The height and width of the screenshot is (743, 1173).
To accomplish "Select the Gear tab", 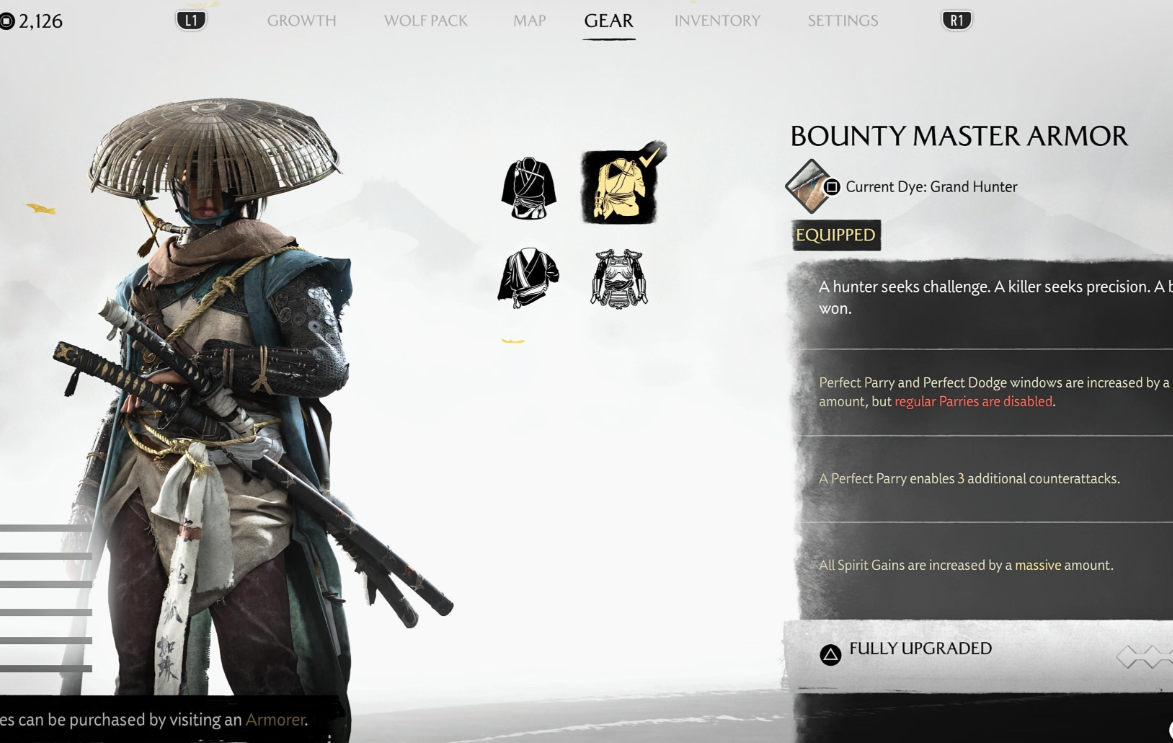I will point(608,21).
